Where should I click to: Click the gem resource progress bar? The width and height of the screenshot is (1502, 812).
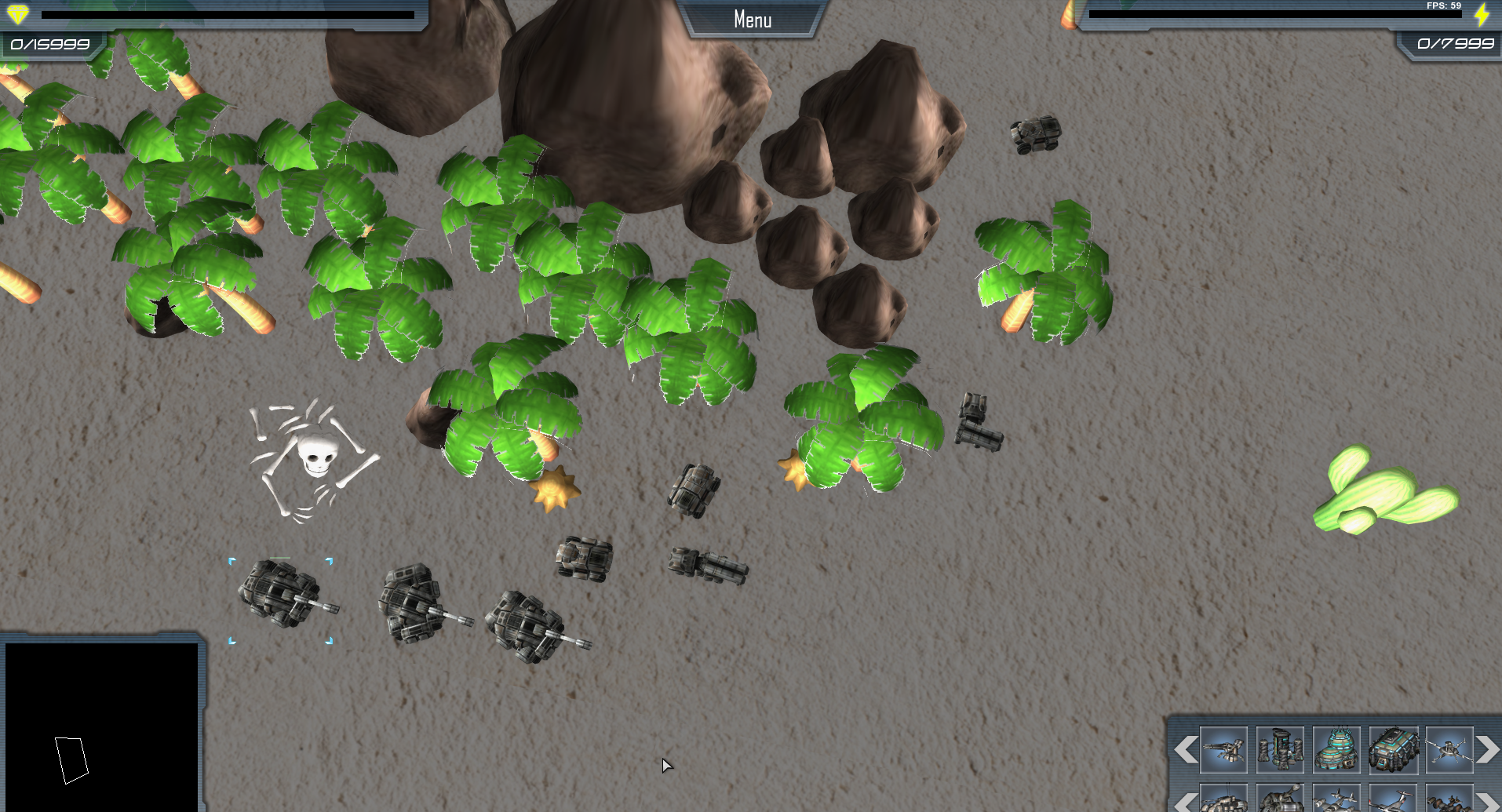[x=228, y=13]
